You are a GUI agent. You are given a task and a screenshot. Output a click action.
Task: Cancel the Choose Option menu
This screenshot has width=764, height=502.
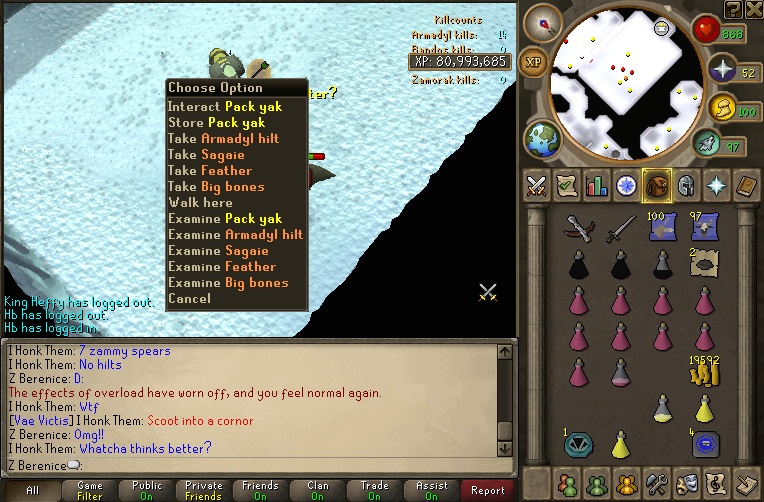[189, 299]
